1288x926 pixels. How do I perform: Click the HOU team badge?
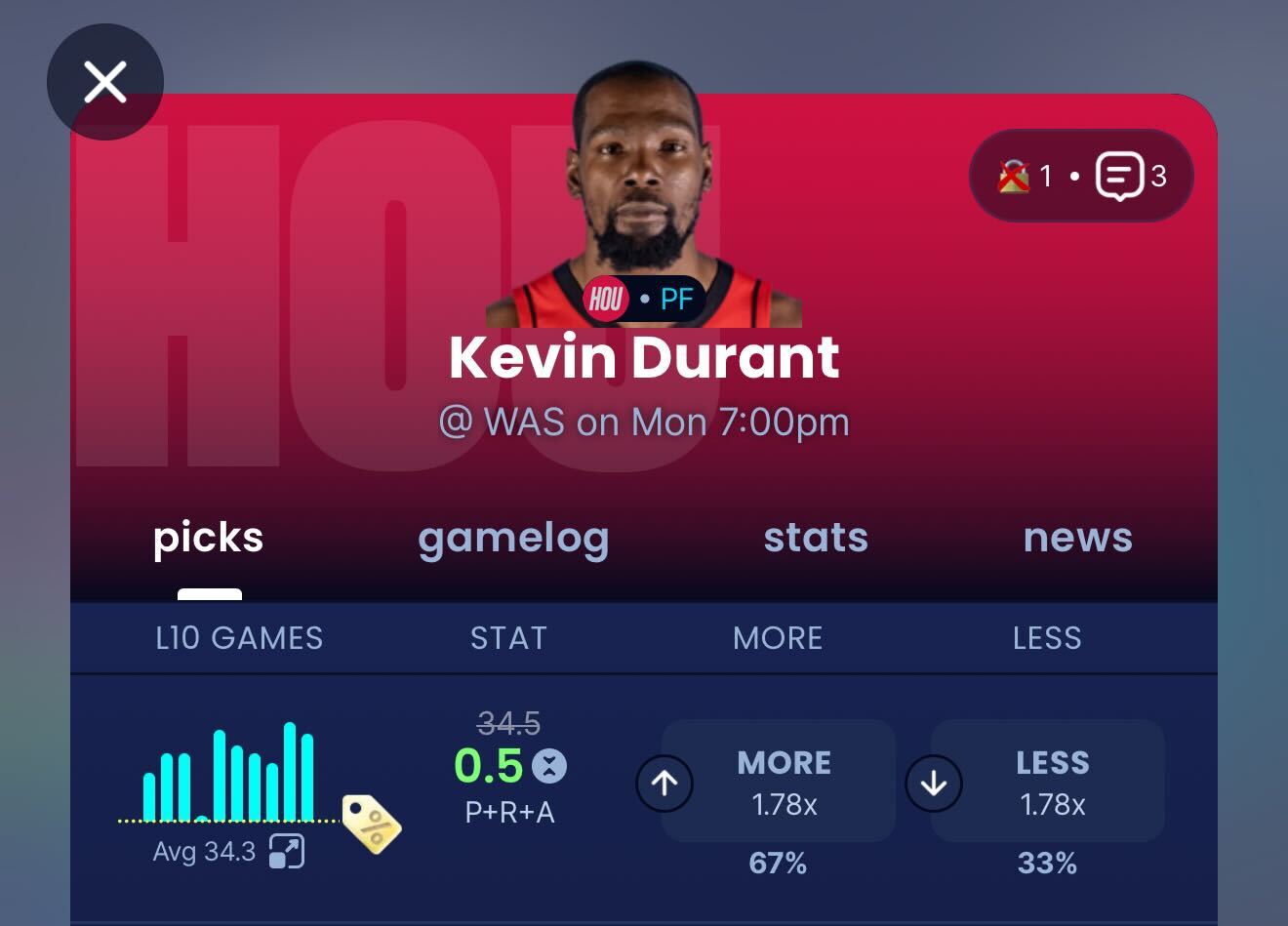pyautogui.click(x=606, y=299)
